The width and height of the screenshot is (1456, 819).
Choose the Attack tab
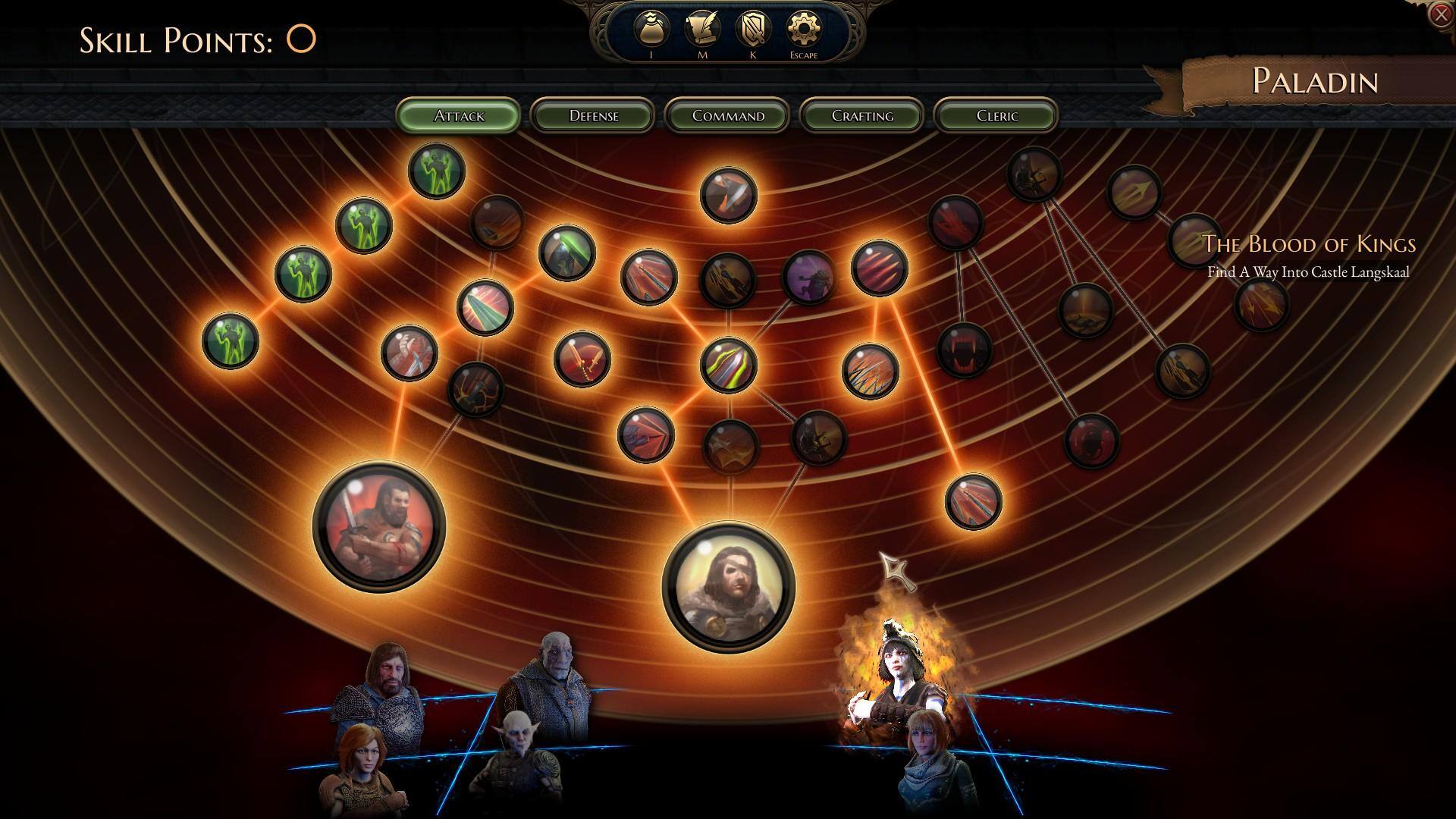459,115
